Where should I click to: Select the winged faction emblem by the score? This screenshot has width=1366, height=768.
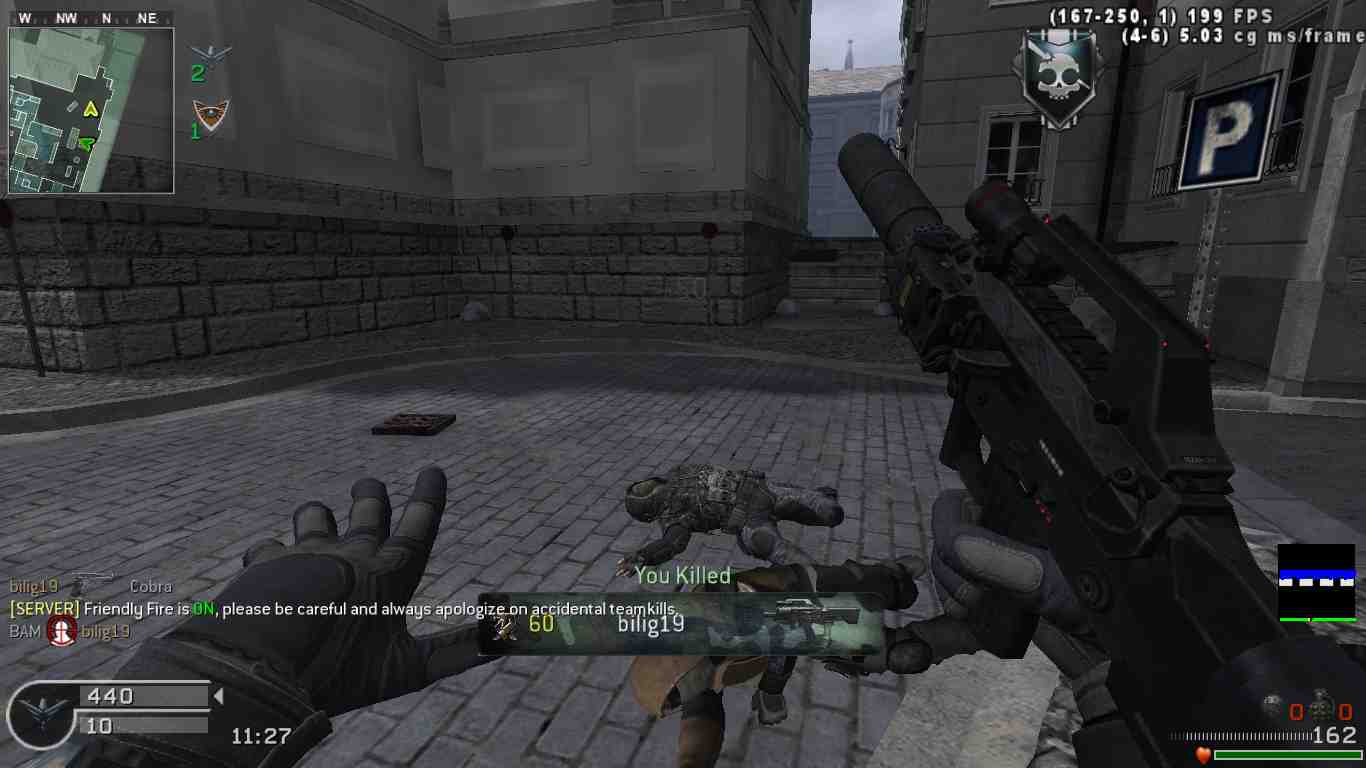(42, 715)
